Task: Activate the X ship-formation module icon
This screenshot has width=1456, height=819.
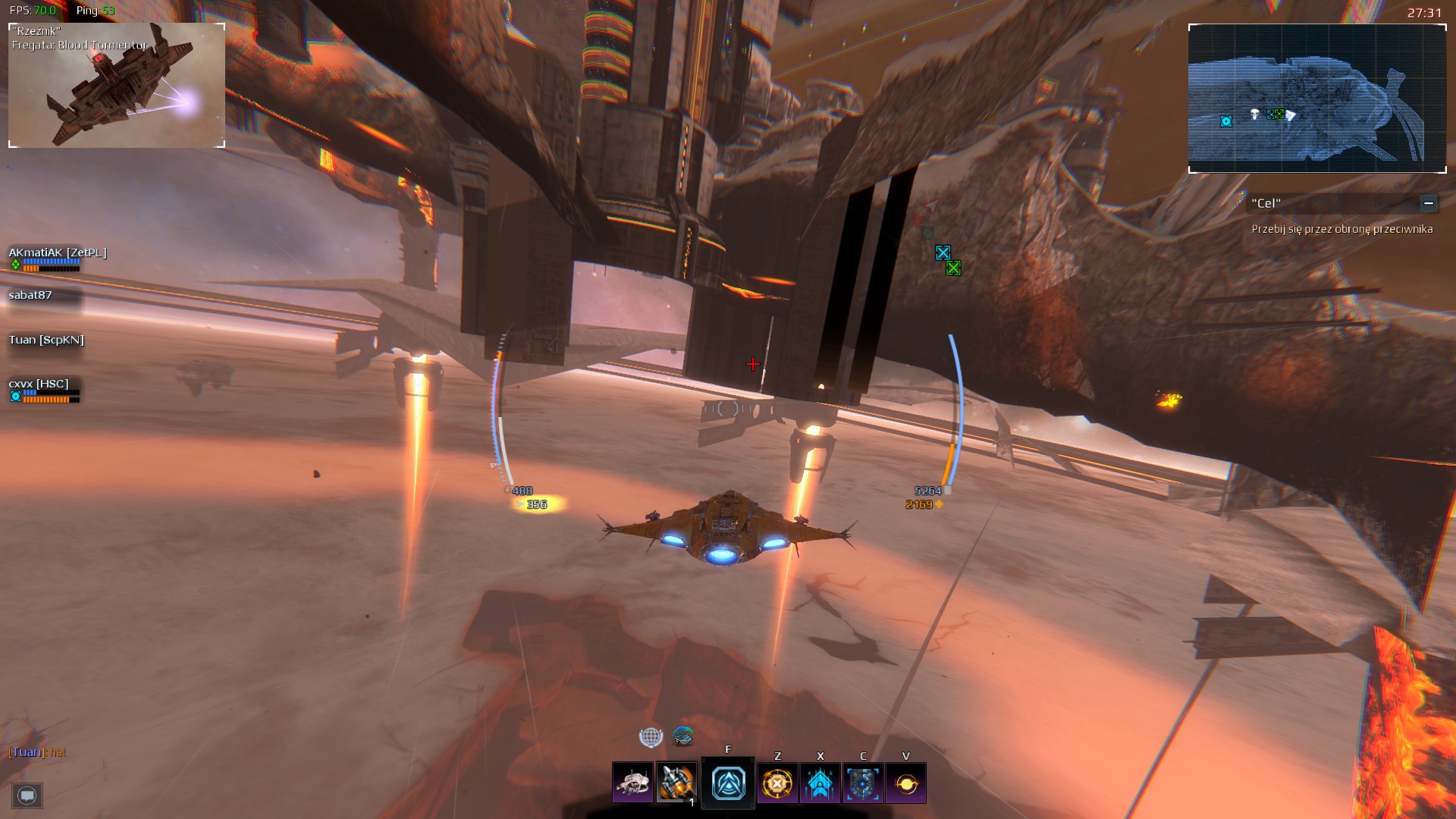Action: coord(819,783)
